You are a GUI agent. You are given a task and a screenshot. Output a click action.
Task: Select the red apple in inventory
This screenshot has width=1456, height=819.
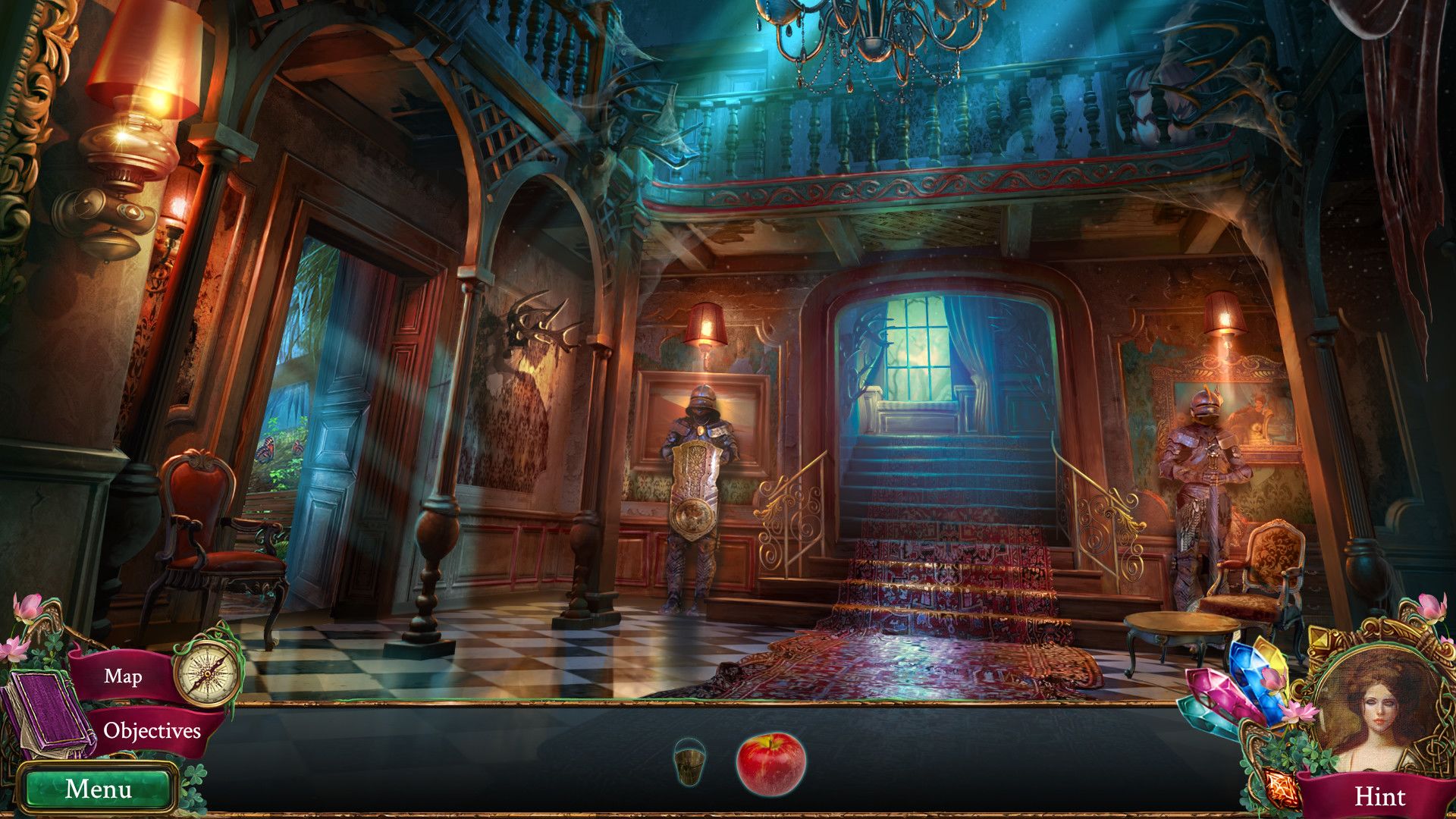(x=770, y=763)
